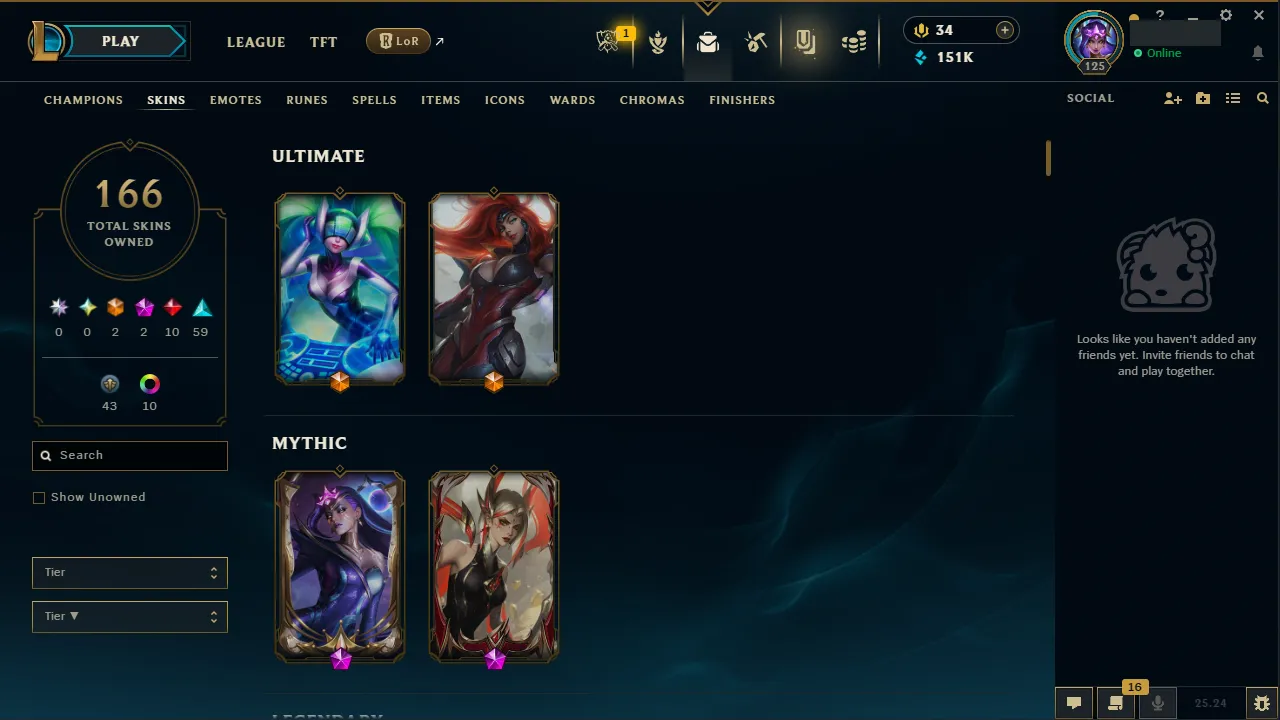Collapse the banner using the top center chevron

pyautogui.click(x=708, y=8)
